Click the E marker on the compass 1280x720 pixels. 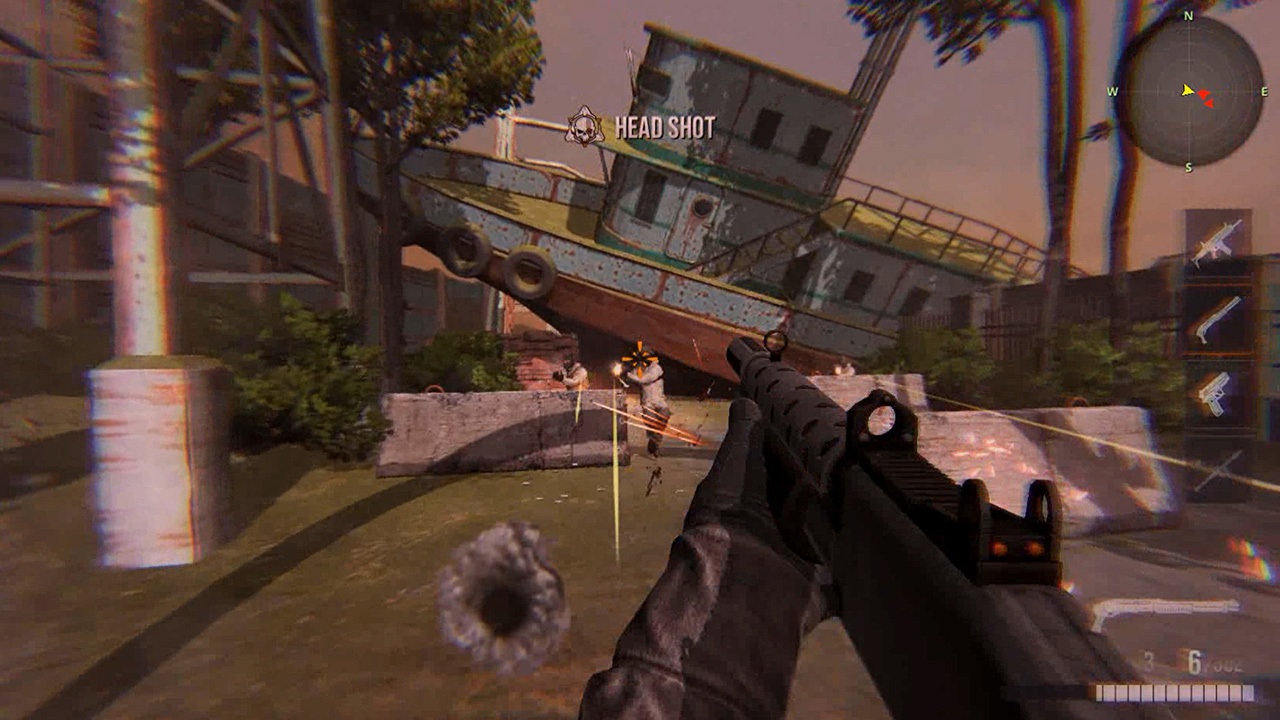[1265, 92]
